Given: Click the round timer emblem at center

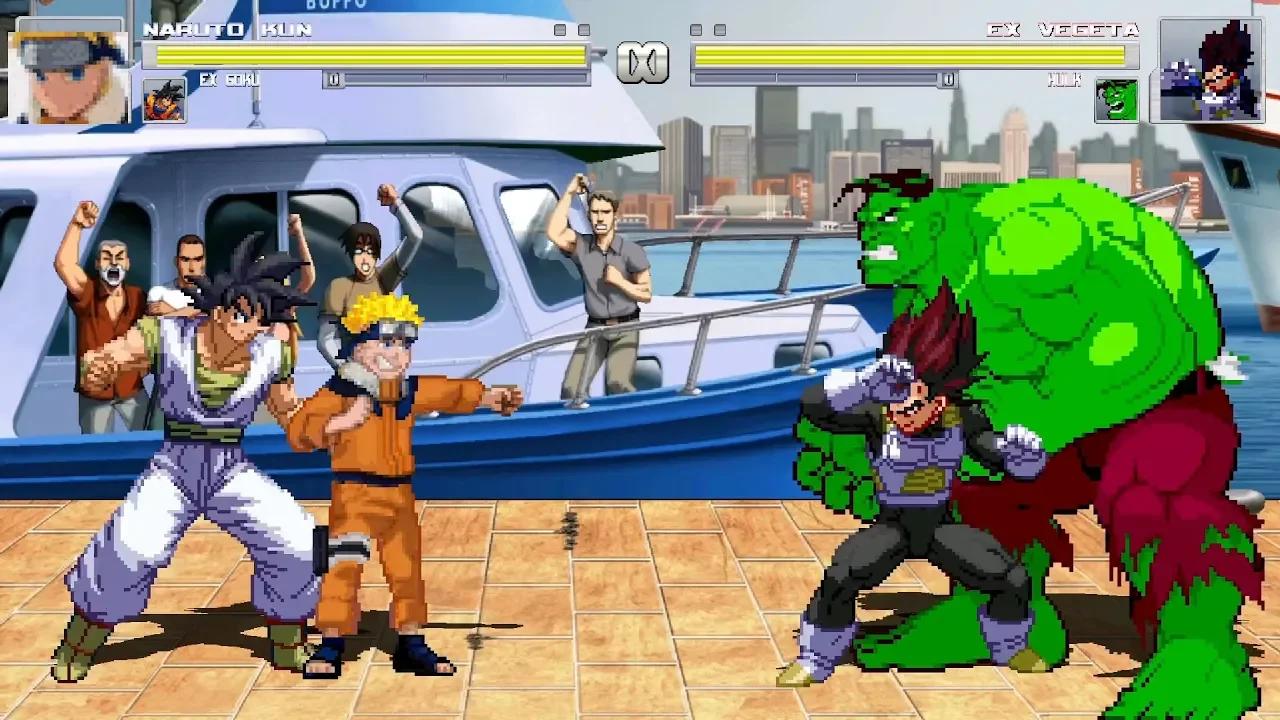Looking at the screenshot, I should [642, 60].
